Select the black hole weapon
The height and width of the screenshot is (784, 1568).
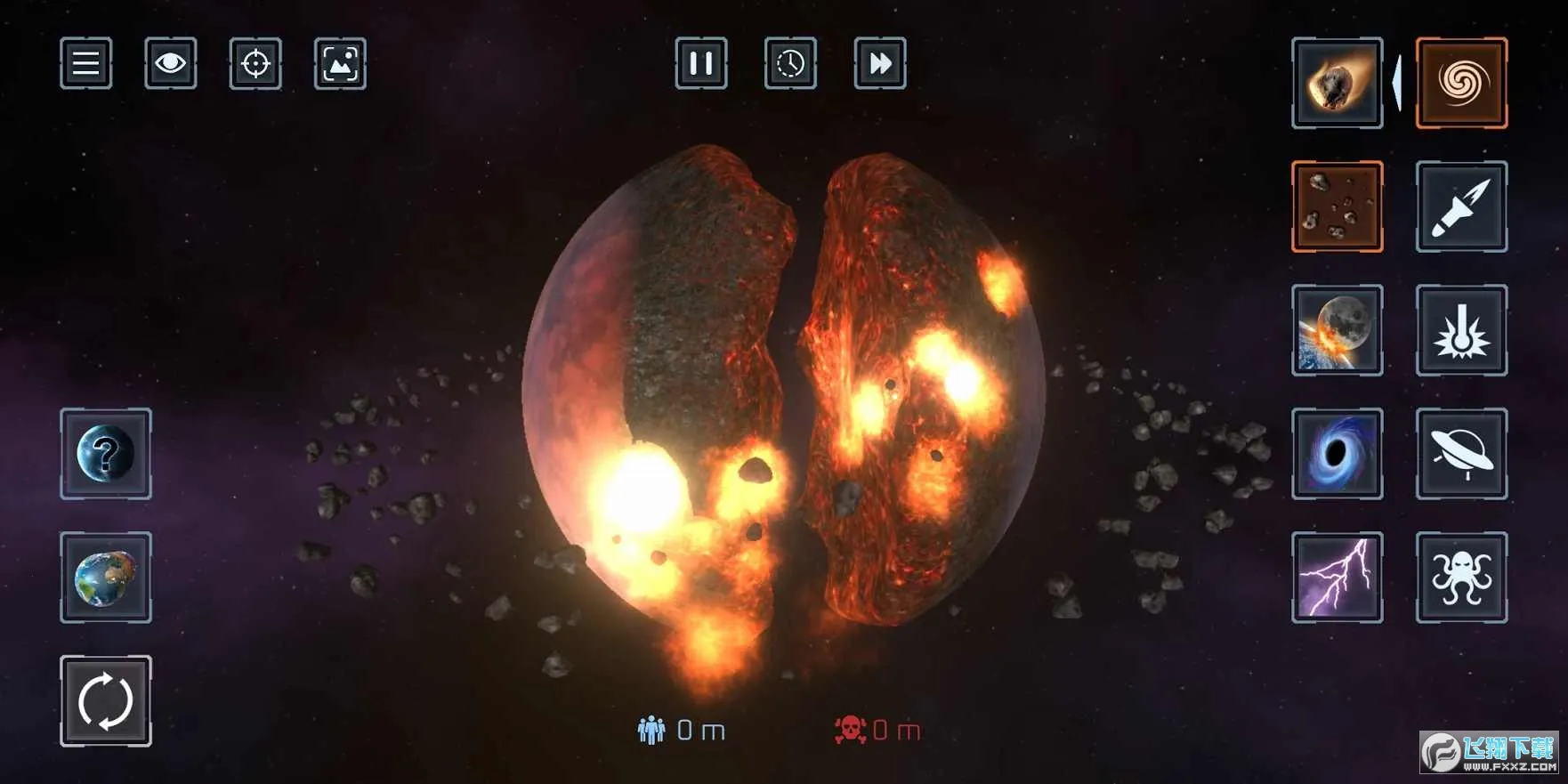click(x=1338, y=455)
